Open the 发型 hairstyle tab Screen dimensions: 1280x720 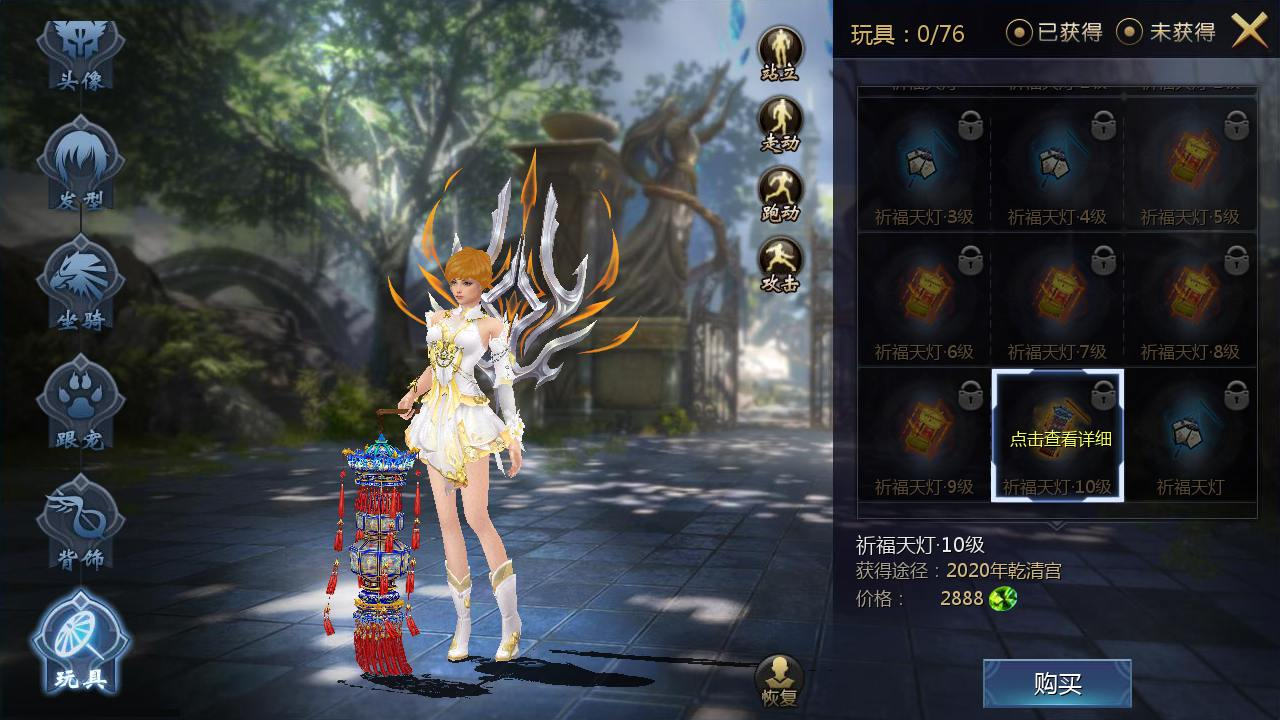coord(80,165)
